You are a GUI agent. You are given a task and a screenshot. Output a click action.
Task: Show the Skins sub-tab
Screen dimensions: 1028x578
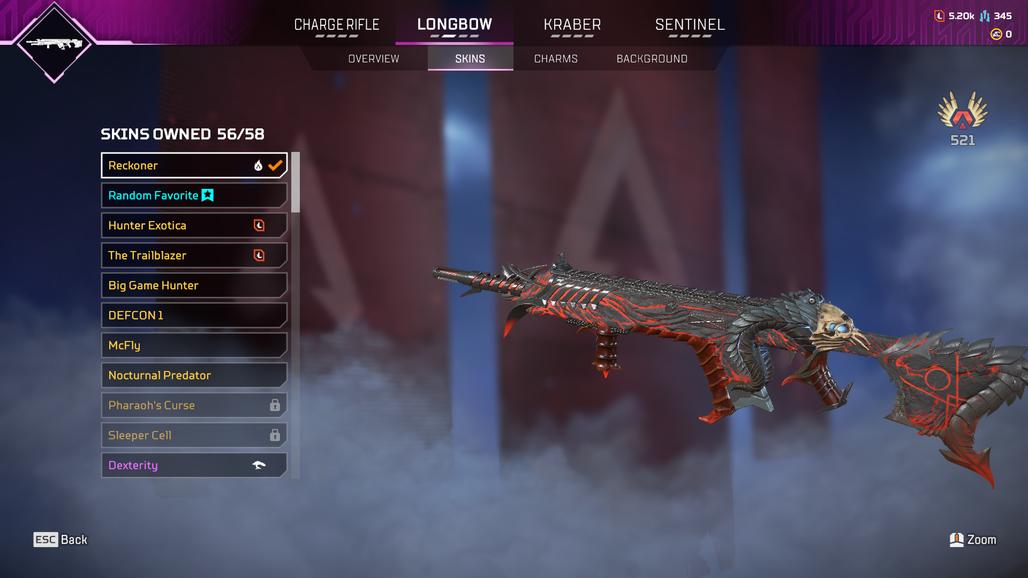coord(470,59)
